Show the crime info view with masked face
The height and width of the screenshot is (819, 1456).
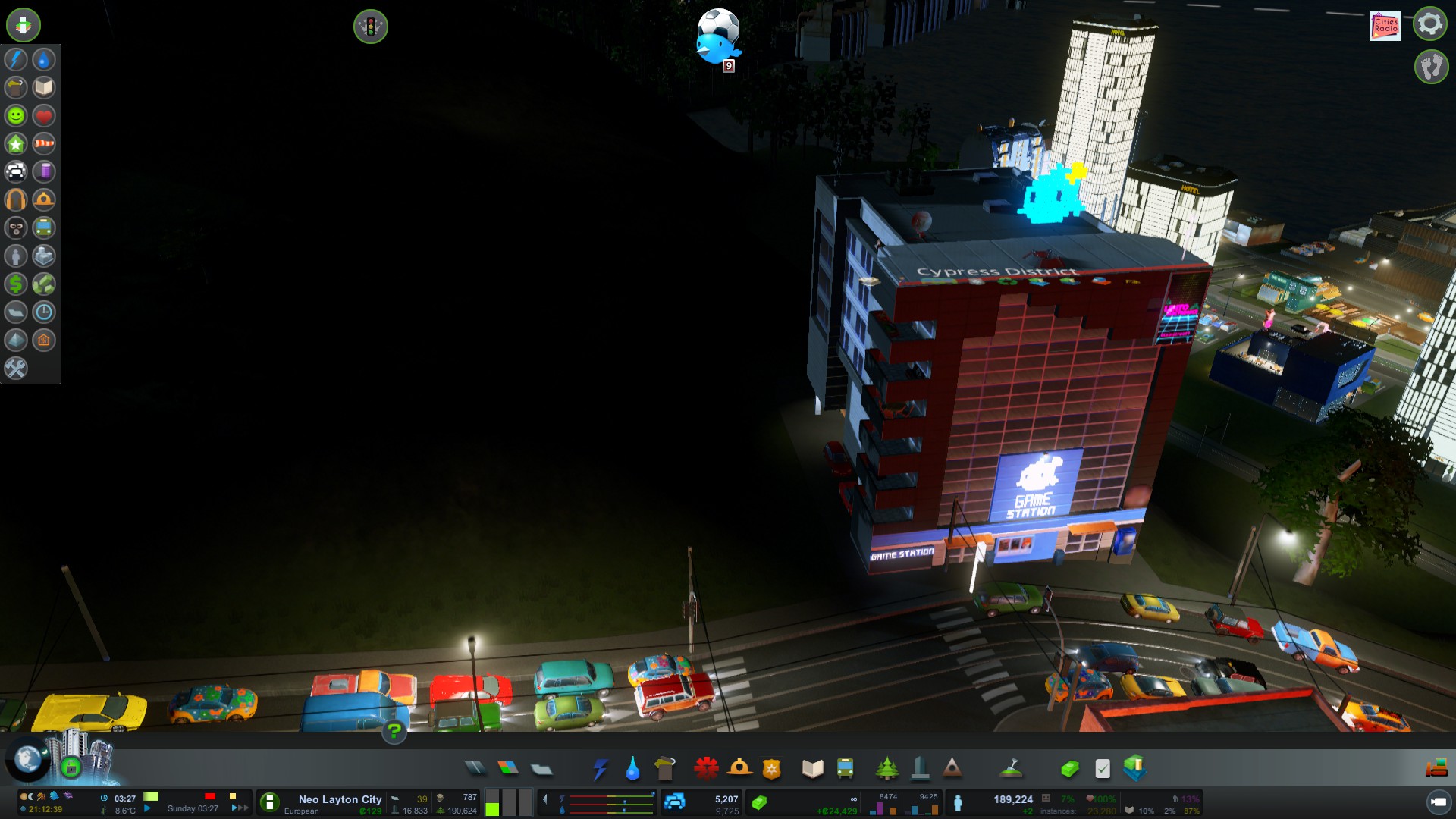(x=16, y=227)
